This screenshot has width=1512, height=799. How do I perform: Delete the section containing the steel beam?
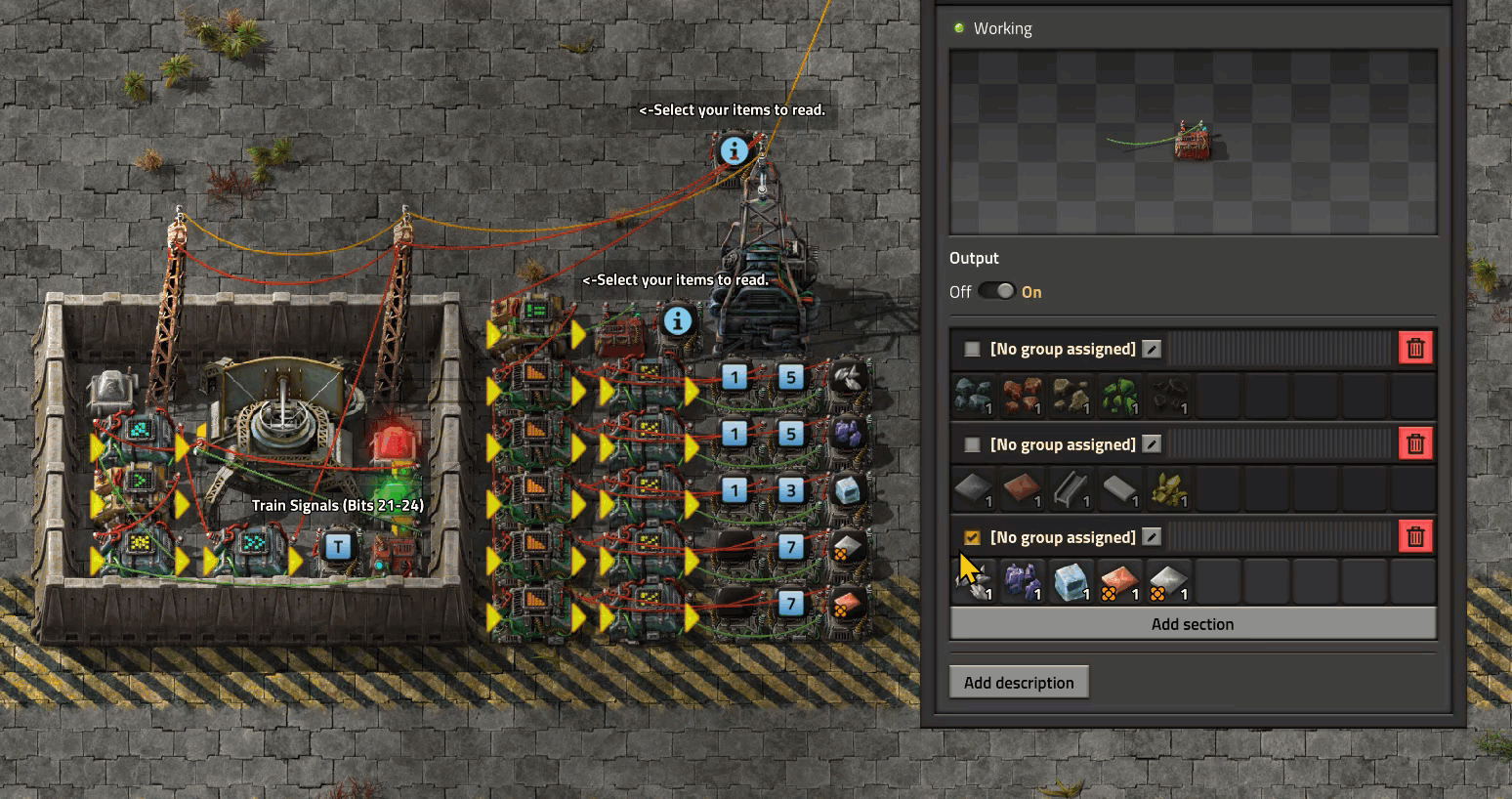[x=1415, y=444]
